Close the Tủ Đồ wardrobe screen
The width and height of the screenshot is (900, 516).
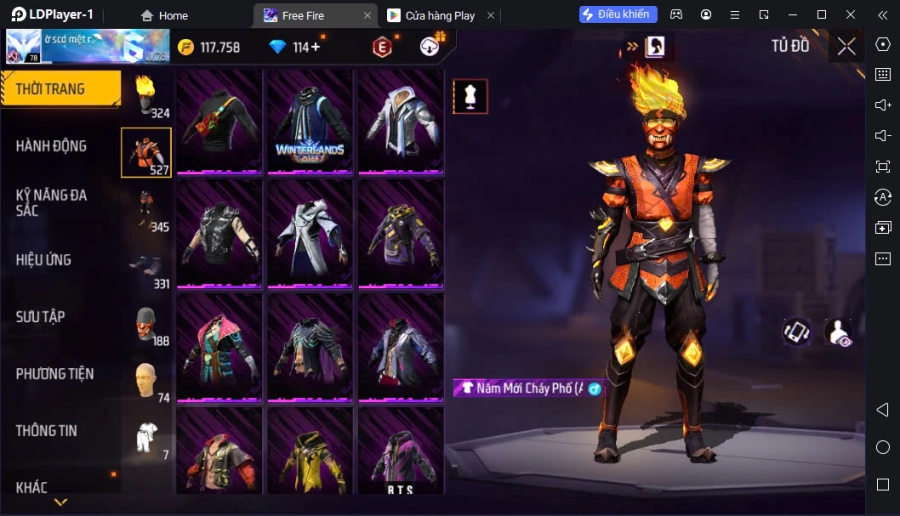pos(846,46)
